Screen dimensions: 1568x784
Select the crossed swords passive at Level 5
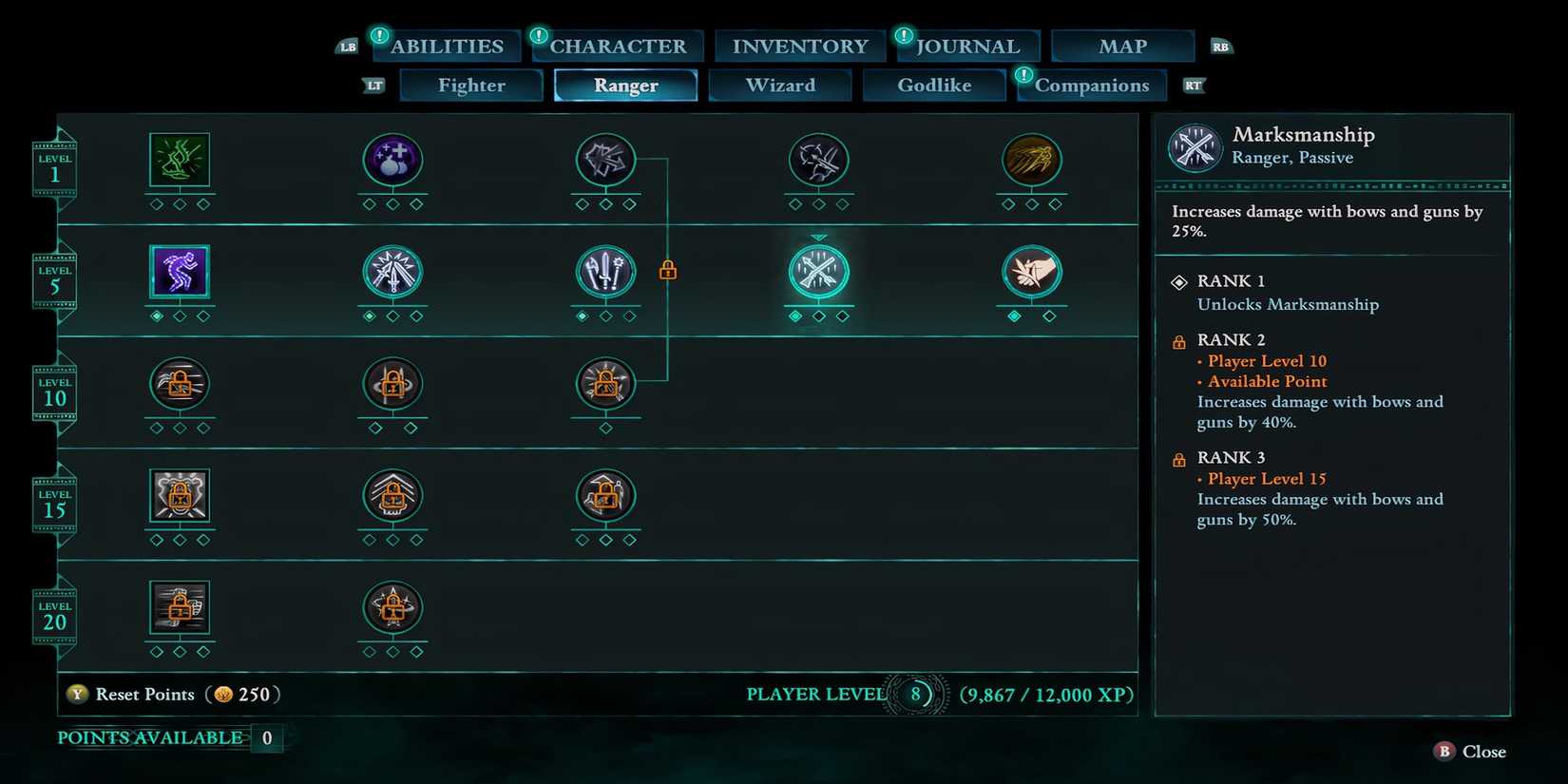point(392,274)
